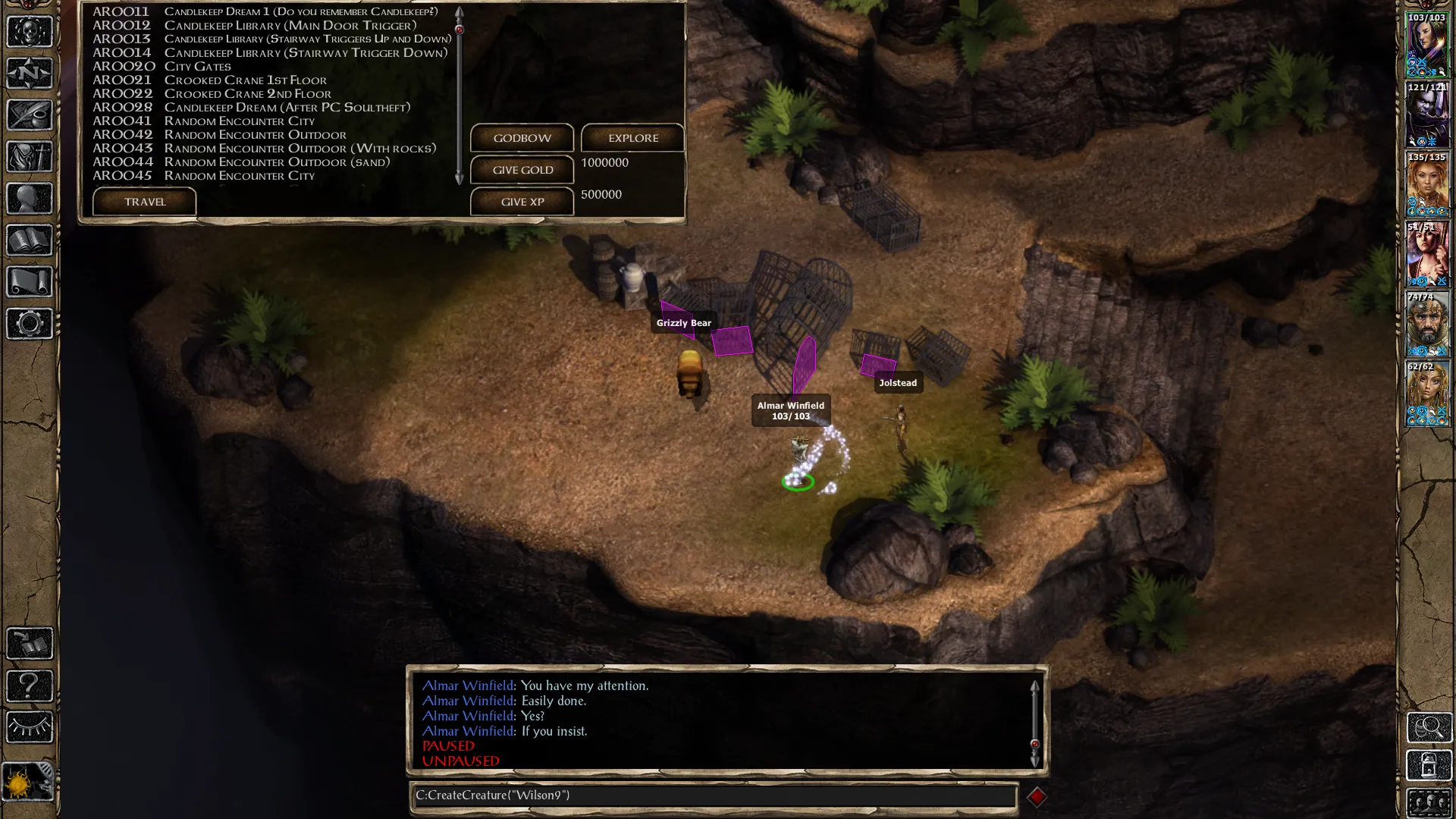Select AR0020 City Gates in the area list
Screen dimensions: 1456x819
(x=197, y=67)
